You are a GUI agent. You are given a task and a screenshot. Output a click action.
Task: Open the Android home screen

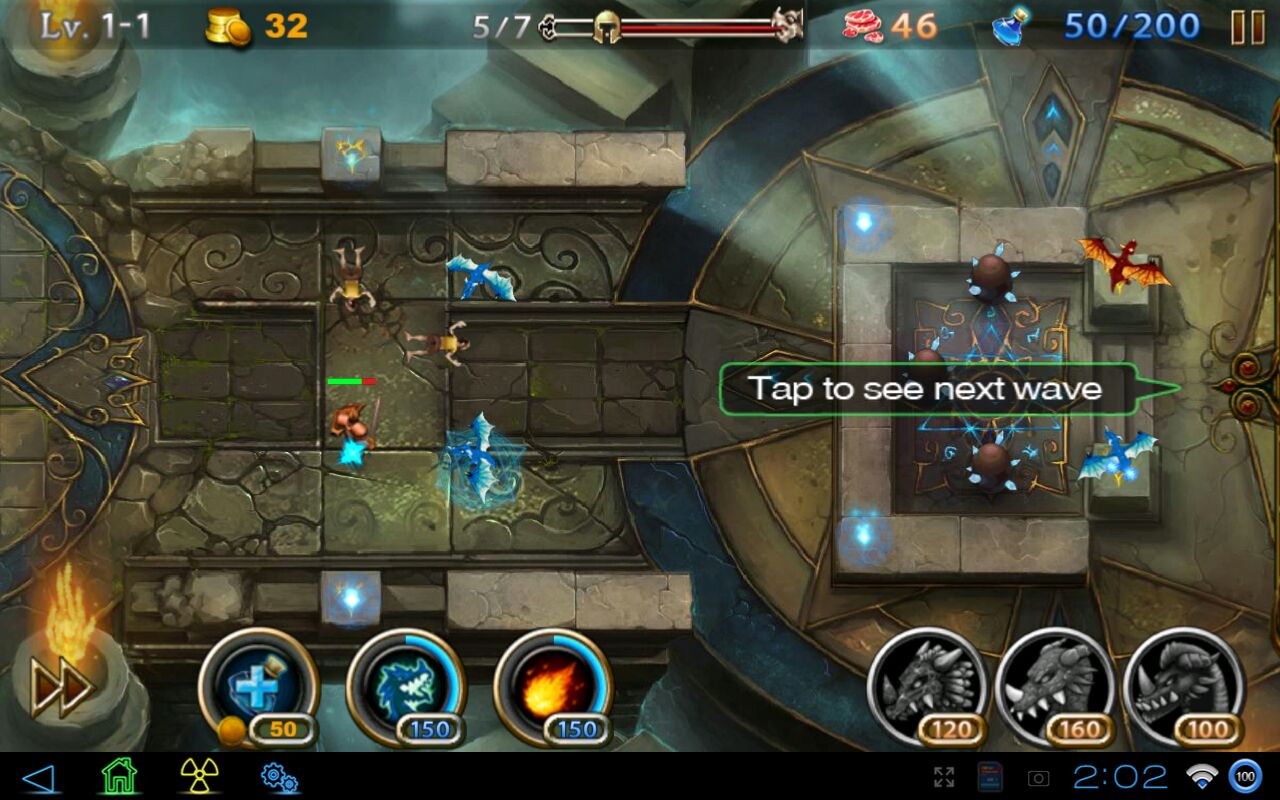click(x=118, y=776)
